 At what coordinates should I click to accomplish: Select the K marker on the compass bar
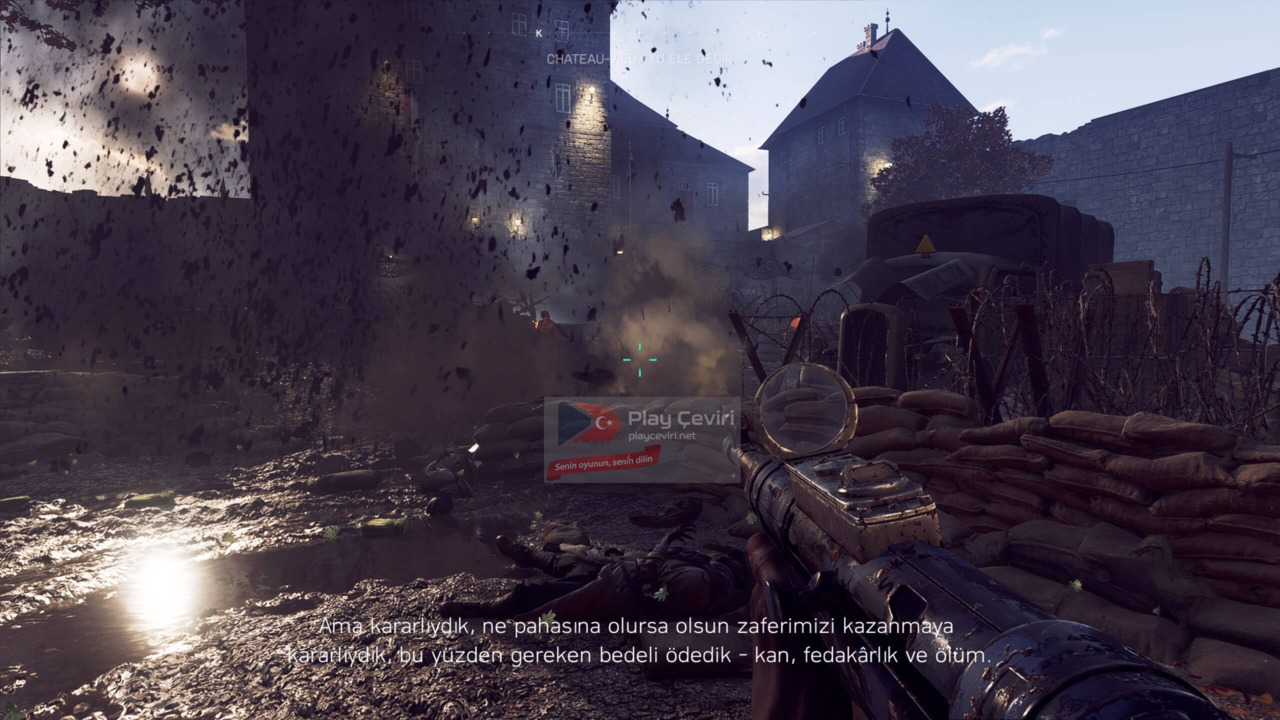tap(539, 32)
